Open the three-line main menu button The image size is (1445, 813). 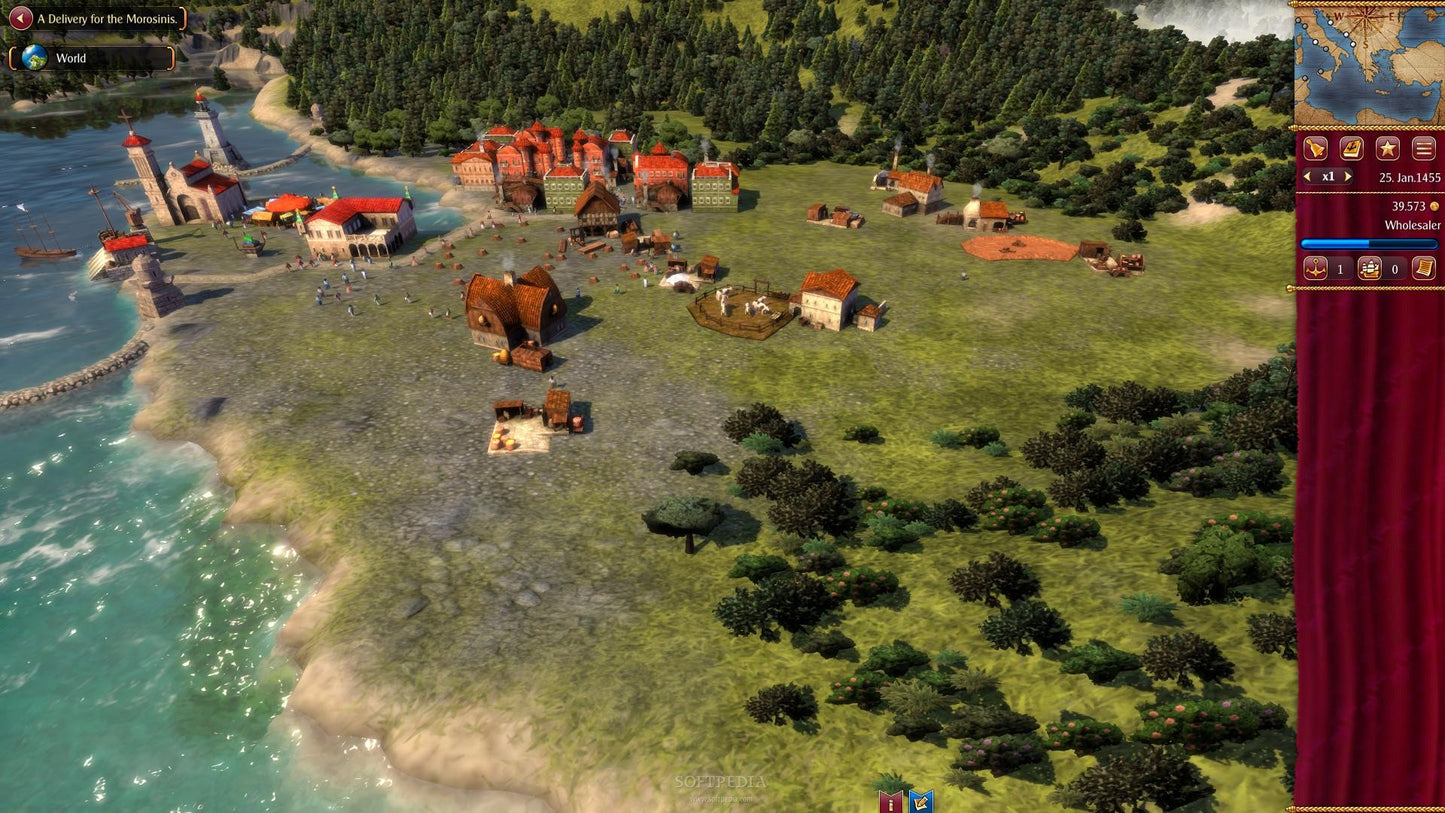click(x=1424, y=149)
